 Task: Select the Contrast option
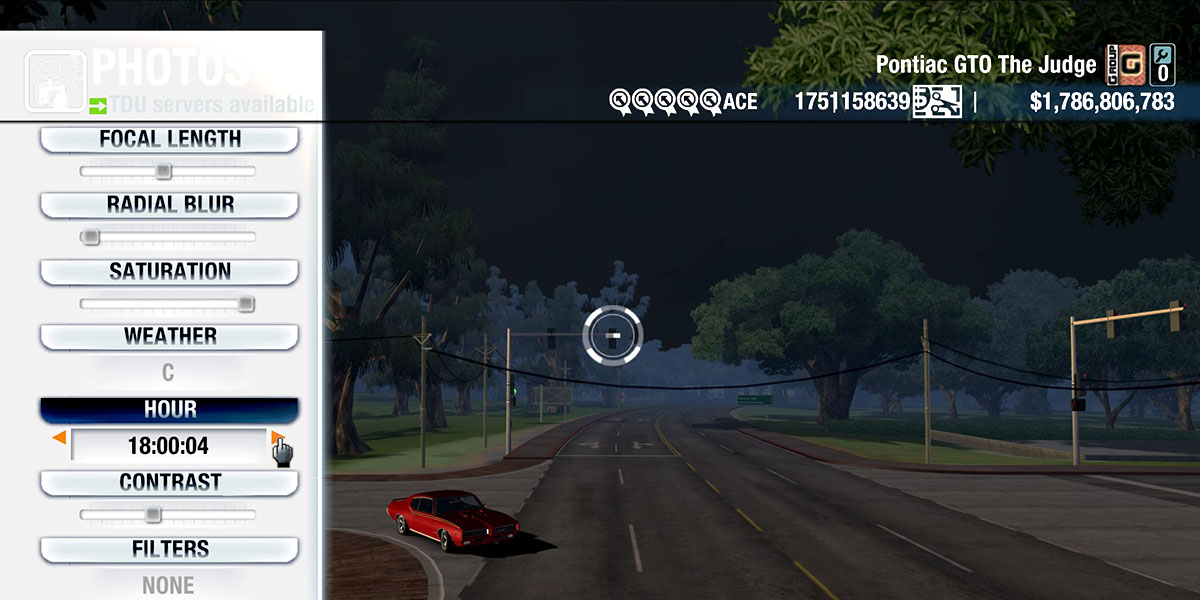tap(169, 483)
